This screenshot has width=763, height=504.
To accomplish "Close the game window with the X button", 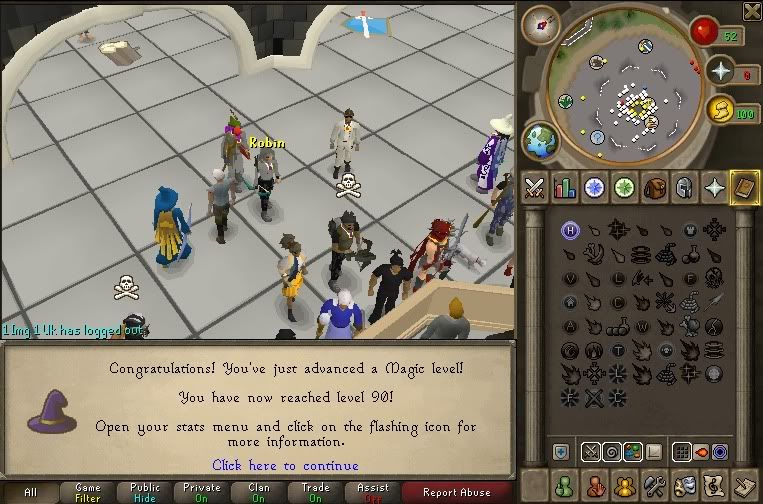I will [751, 11].
